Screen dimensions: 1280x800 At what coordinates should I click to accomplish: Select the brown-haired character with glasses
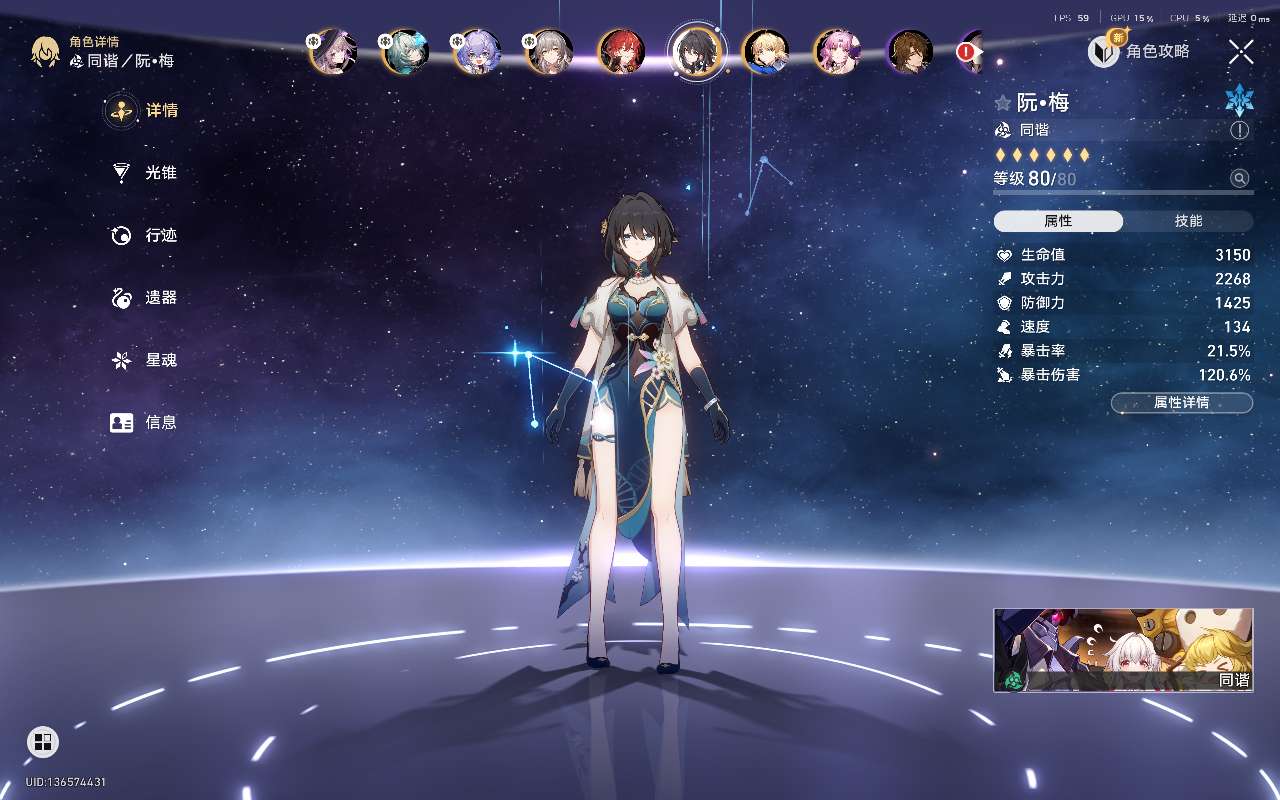coord(910,52)
